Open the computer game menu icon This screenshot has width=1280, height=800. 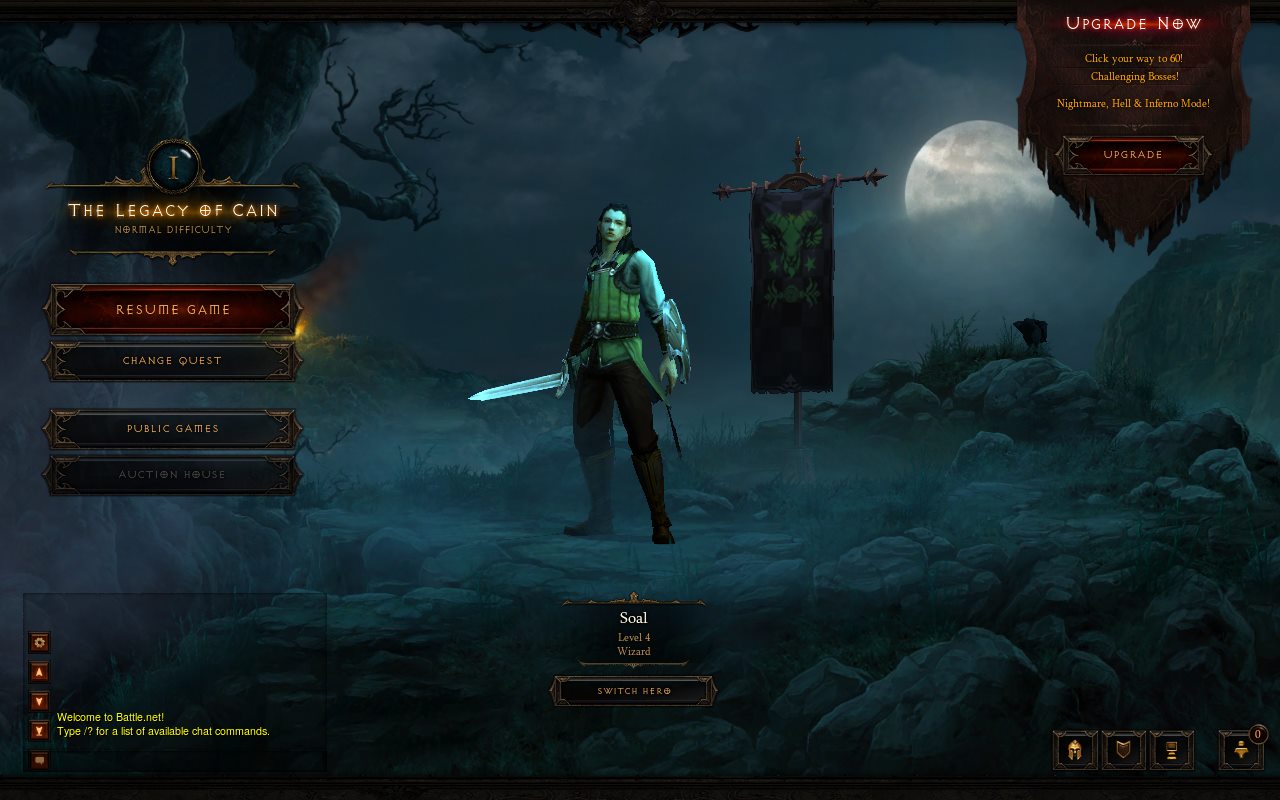(1171, 750)
